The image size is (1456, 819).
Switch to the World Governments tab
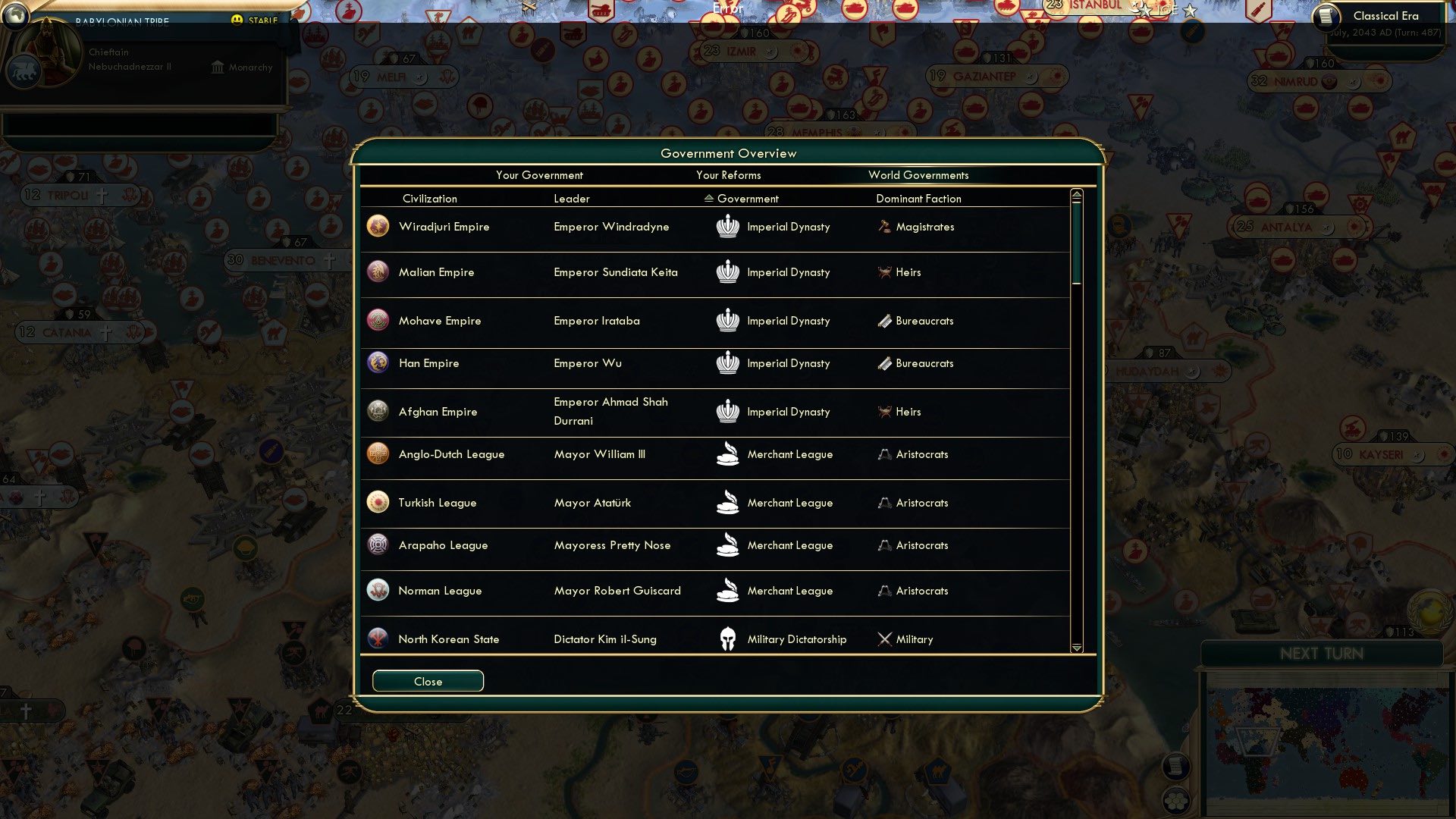918,175
